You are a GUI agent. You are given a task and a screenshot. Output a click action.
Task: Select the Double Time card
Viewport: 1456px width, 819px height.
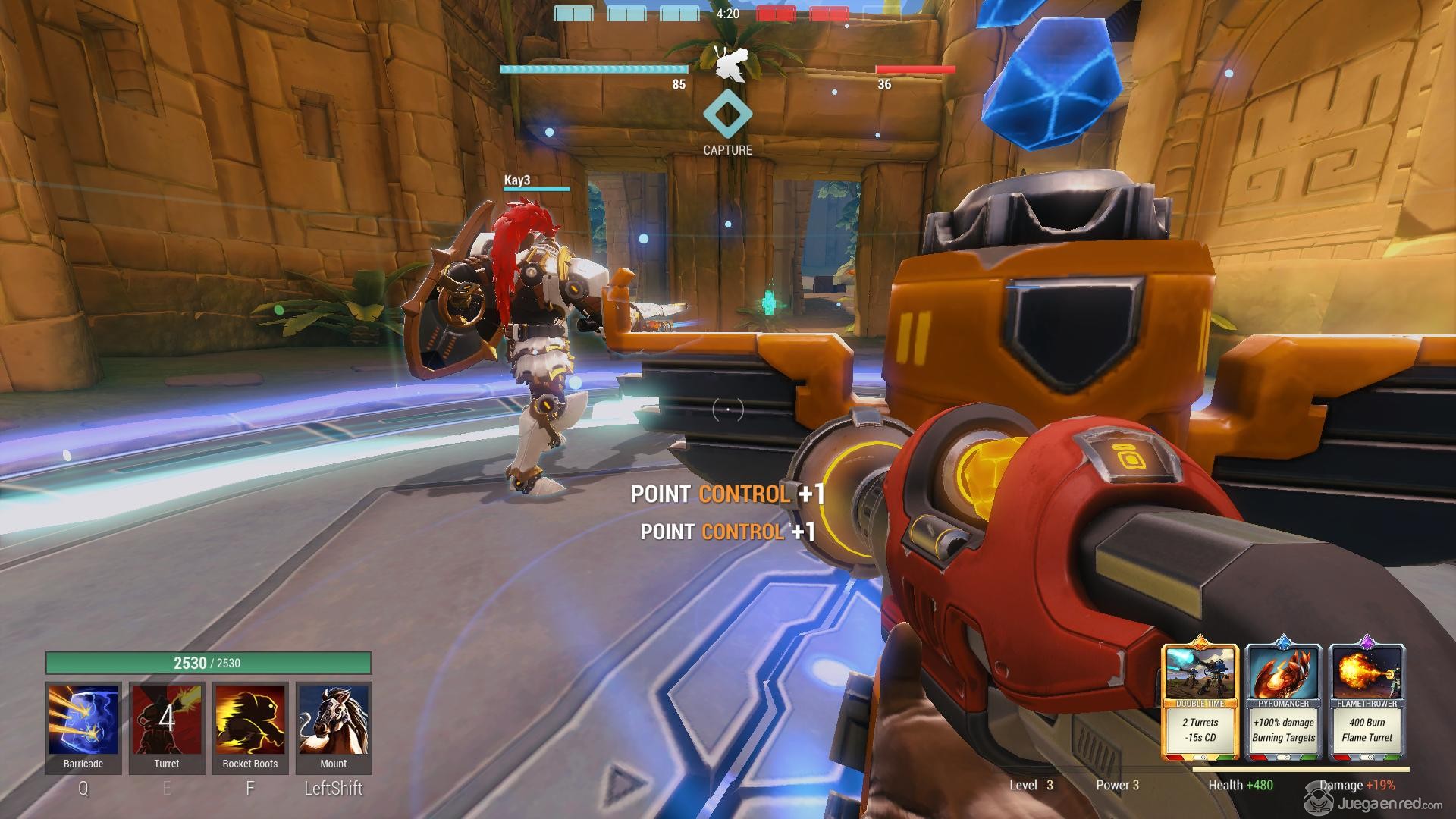click(x=1200, y=701)
